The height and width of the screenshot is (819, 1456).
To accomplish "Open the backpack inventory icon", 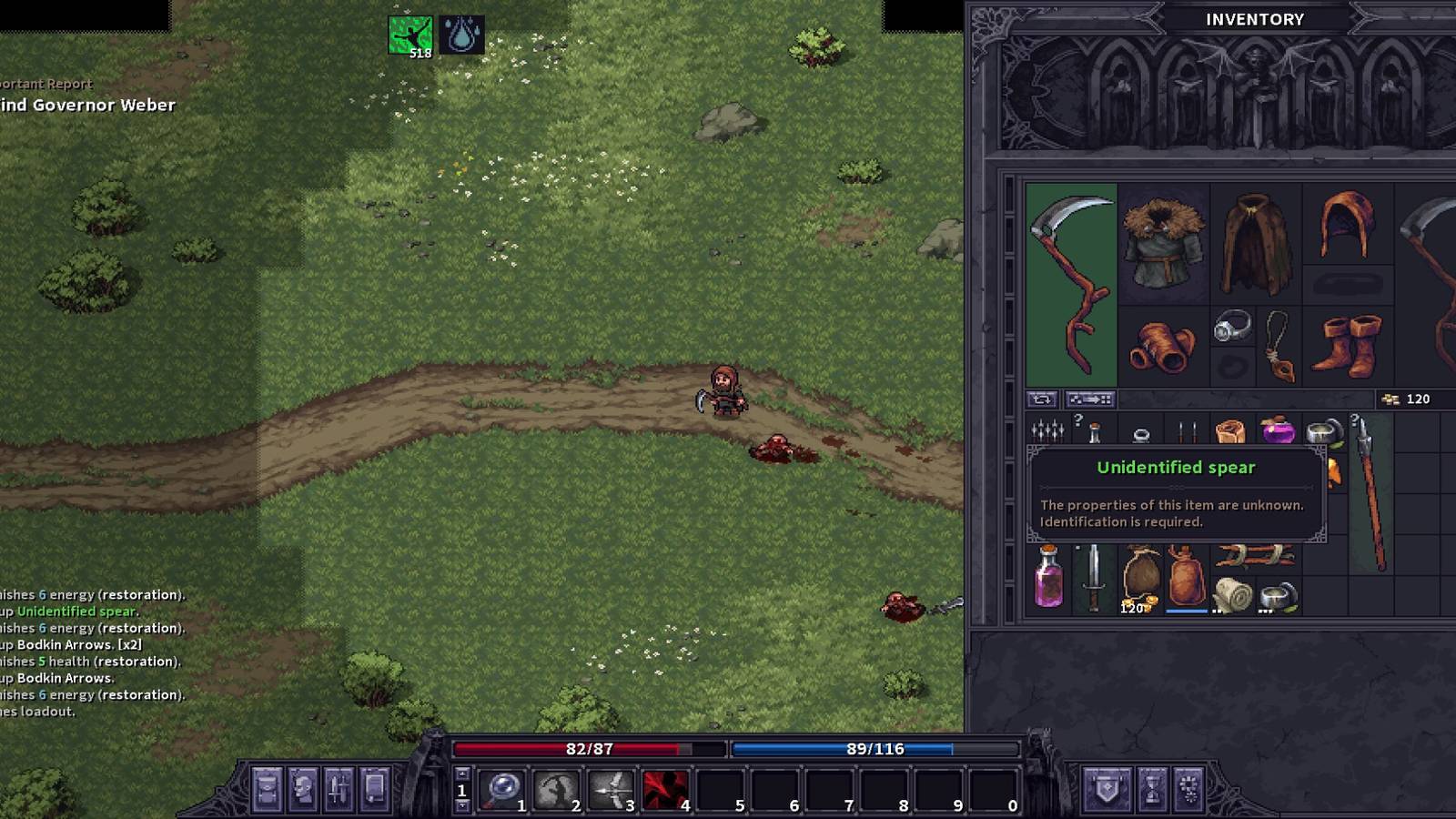I will click(x=267, y=790).
